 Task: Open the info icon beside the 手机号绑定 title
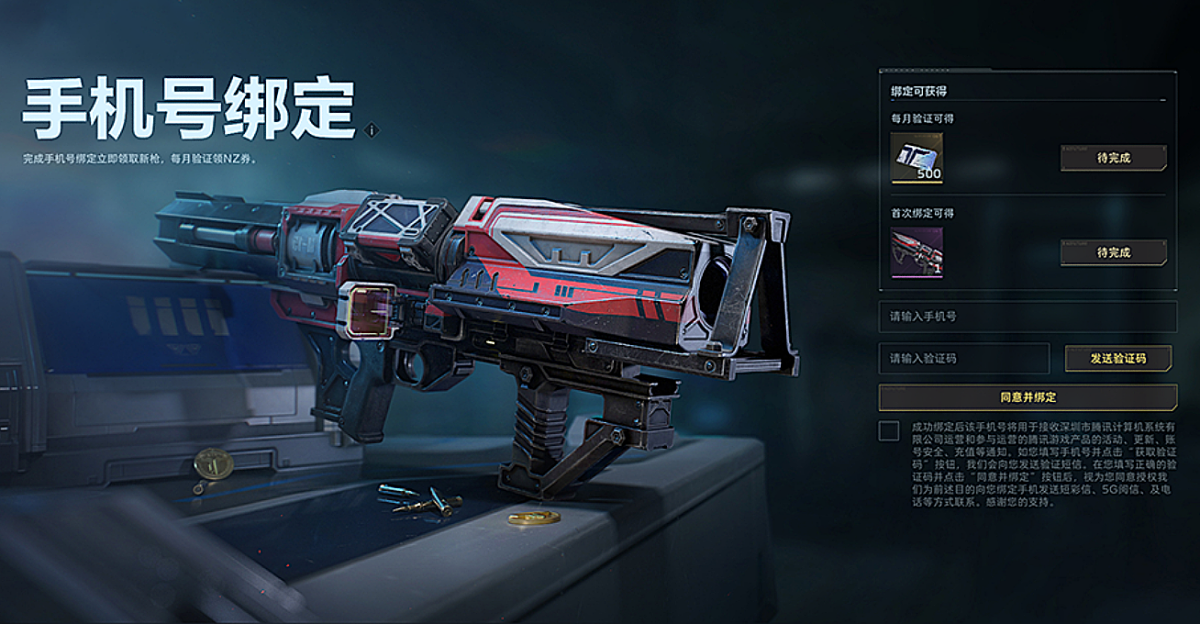click(372, 130)
